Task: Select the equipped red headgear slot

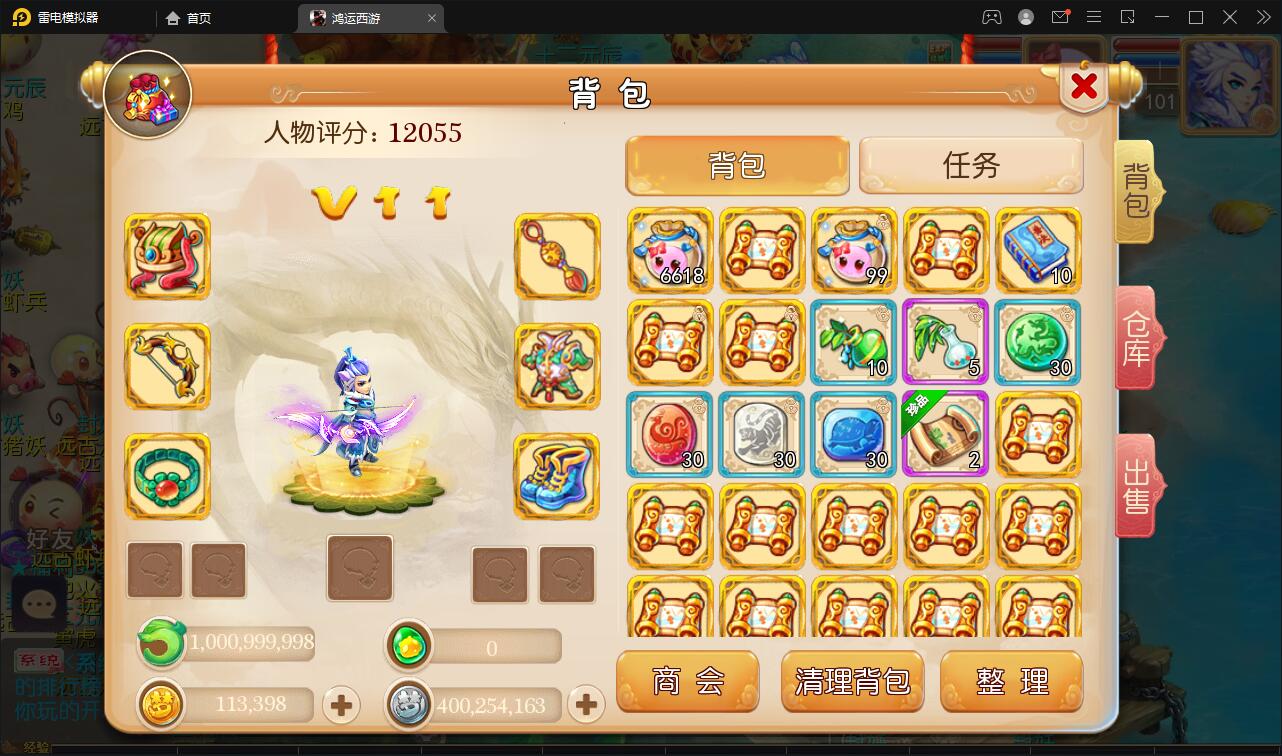Action: point(167,255)
